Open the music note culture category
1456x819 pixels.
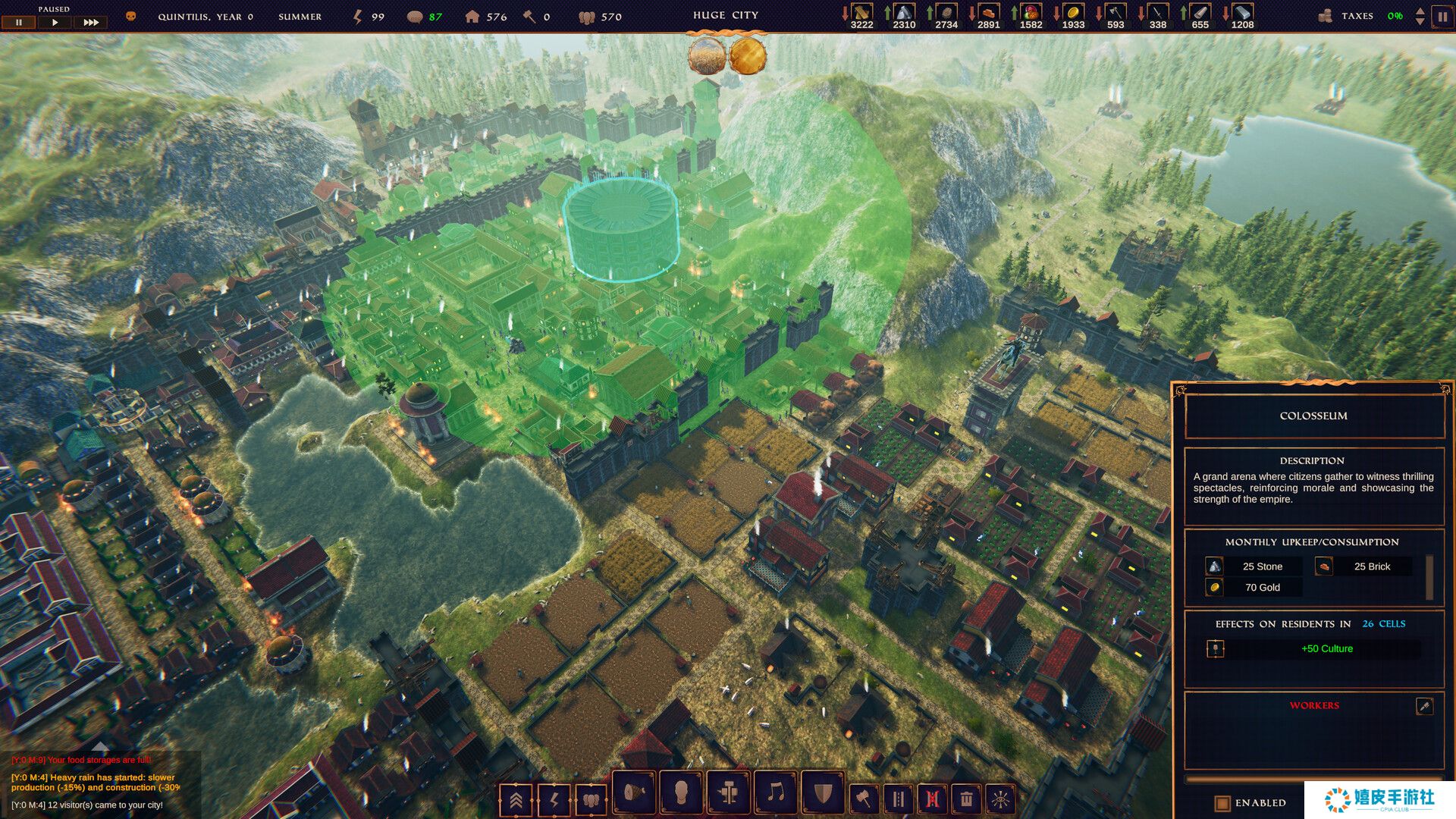pyautogui.click(x=775, y=794)
